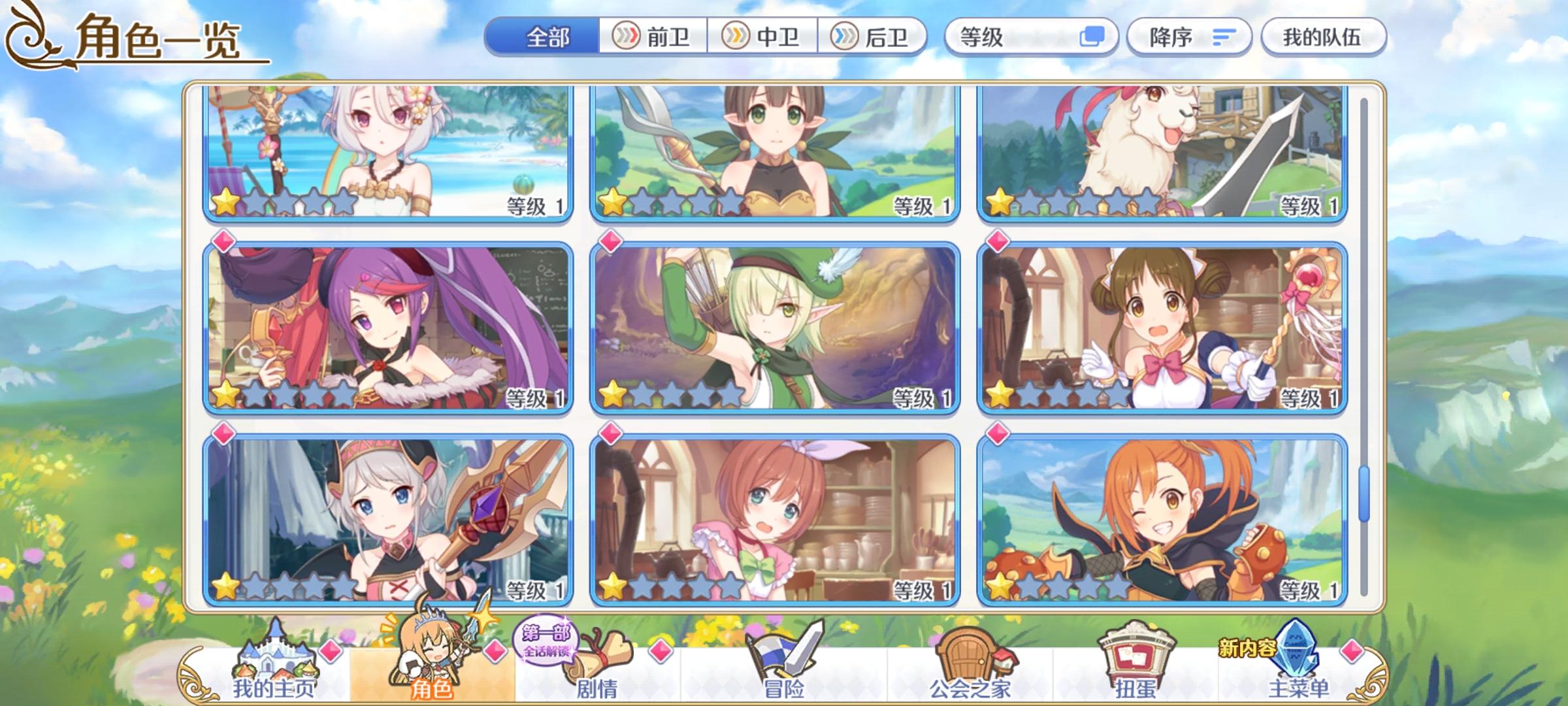The image size is (1568, 706).
Task: Toggle 降序 descending sort order
Action: tap(1189, 37)
